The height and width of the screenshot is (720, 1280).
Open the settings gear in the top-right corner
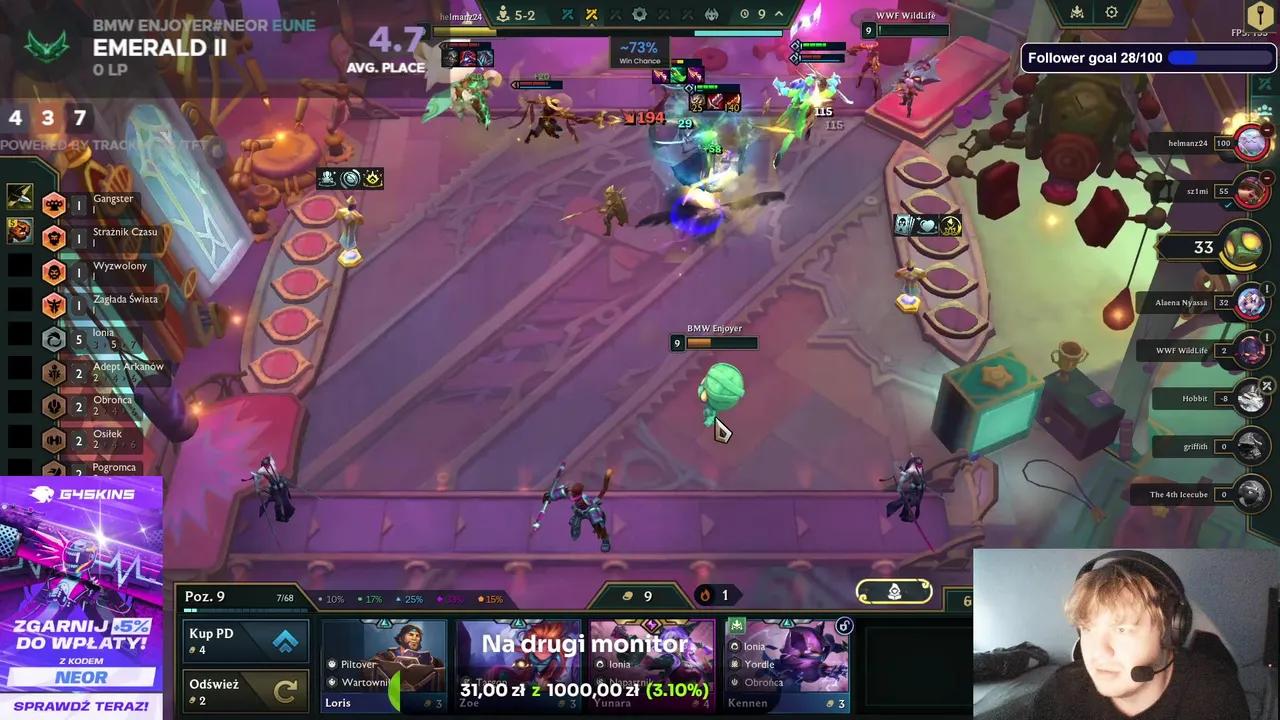point(1112,12)
